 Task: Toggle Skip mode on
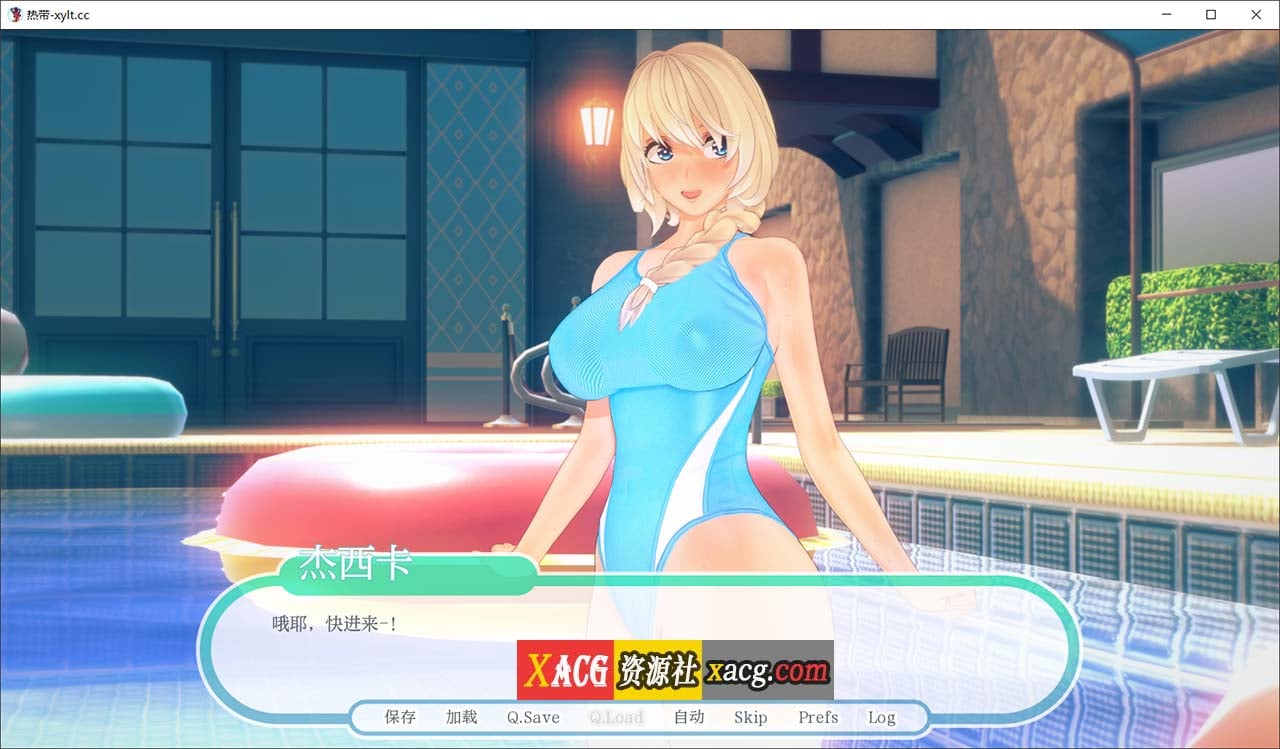coord(751,717)
